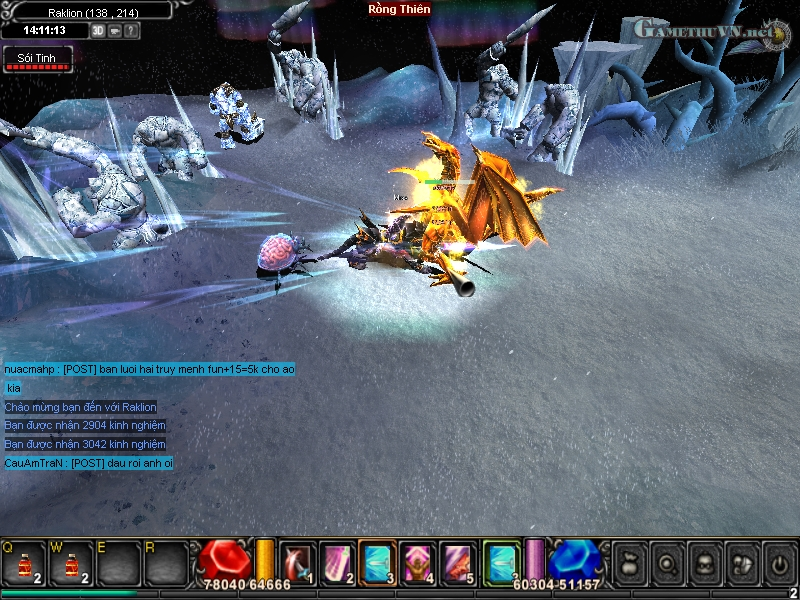Click nuacmahp's post in the chat log
Viewport: 800px width, 600px height.
(149, 369)
